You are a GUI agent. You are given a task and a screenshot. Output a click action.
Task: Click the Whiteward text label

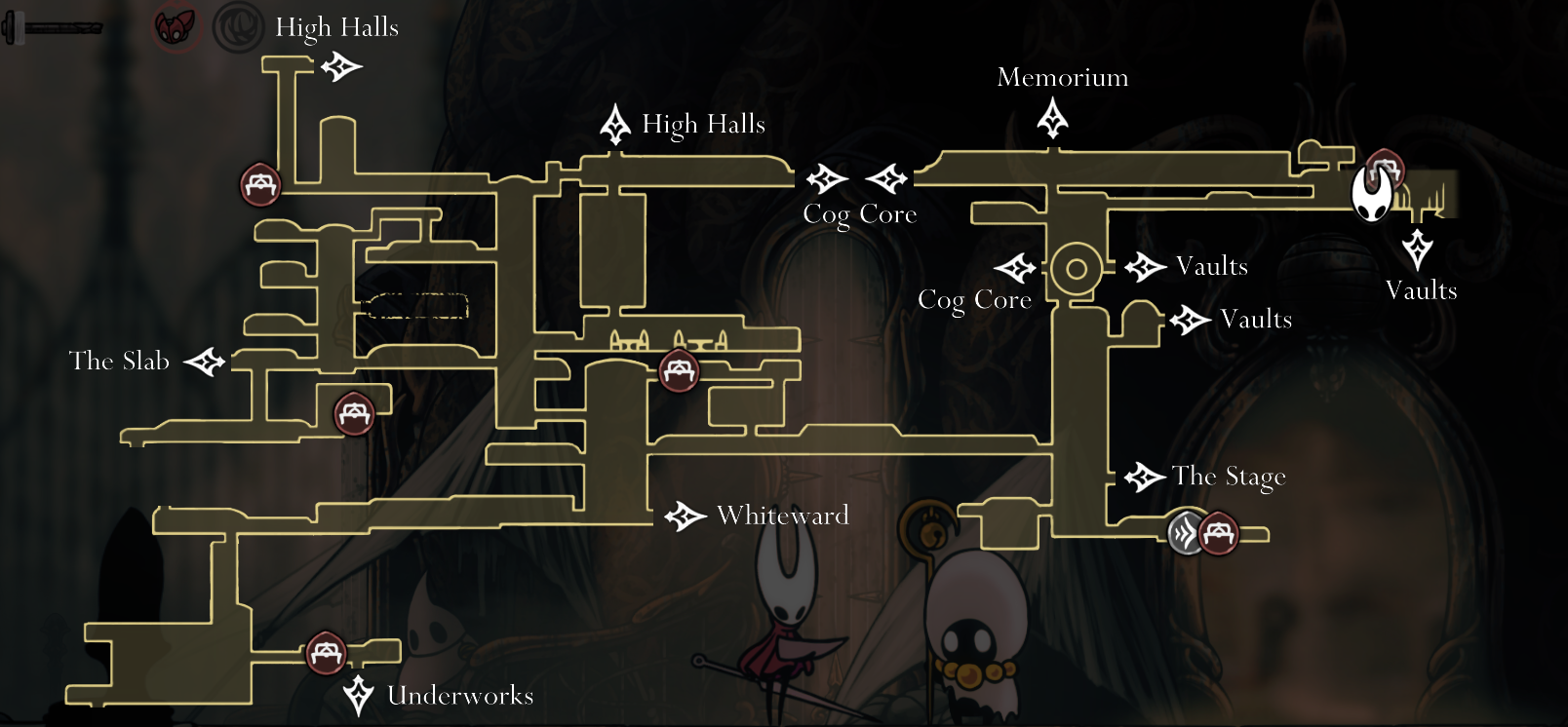pos(781,516)
